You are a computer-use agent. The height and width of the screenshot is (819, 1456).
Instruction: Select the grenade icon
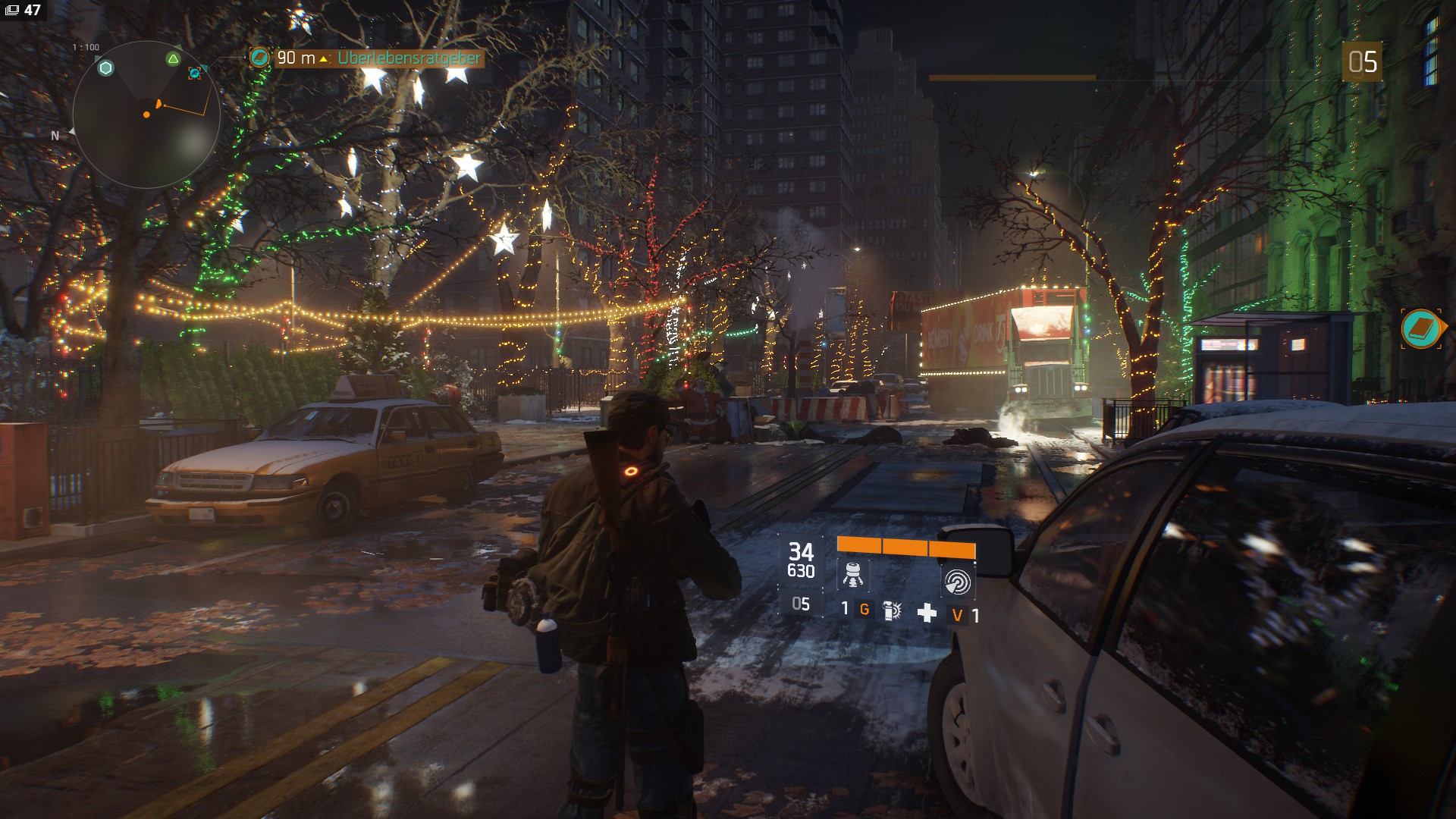tap(893, 610)
